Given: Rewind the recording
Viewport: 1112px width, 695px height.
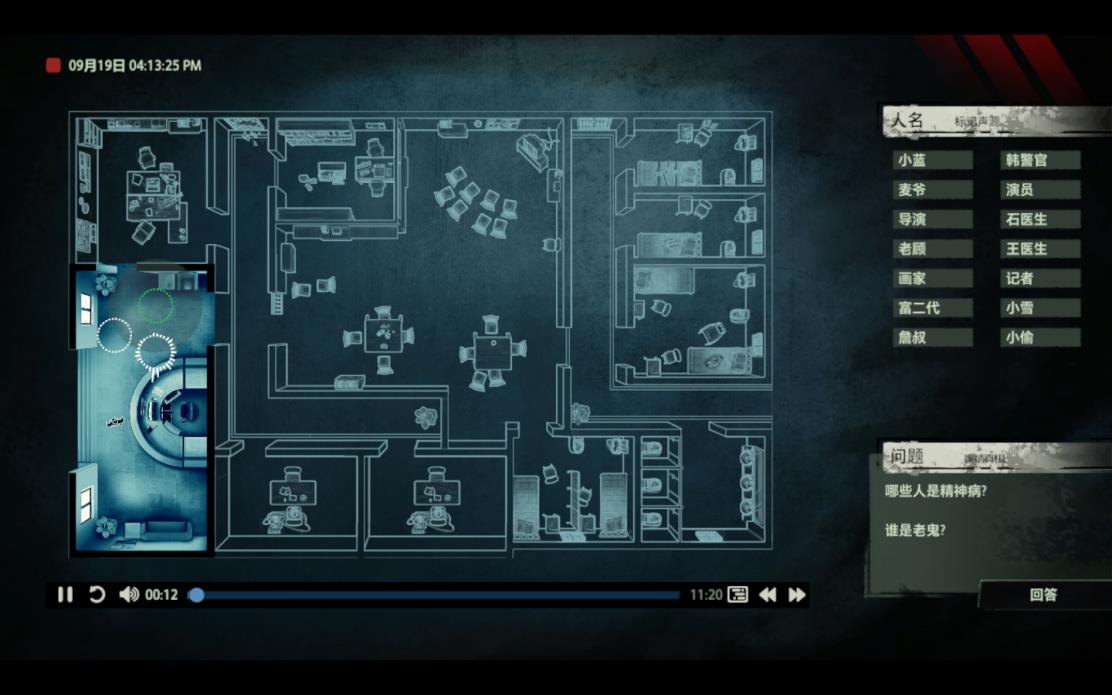Looking at the screenshot, I should pos(767,595).
